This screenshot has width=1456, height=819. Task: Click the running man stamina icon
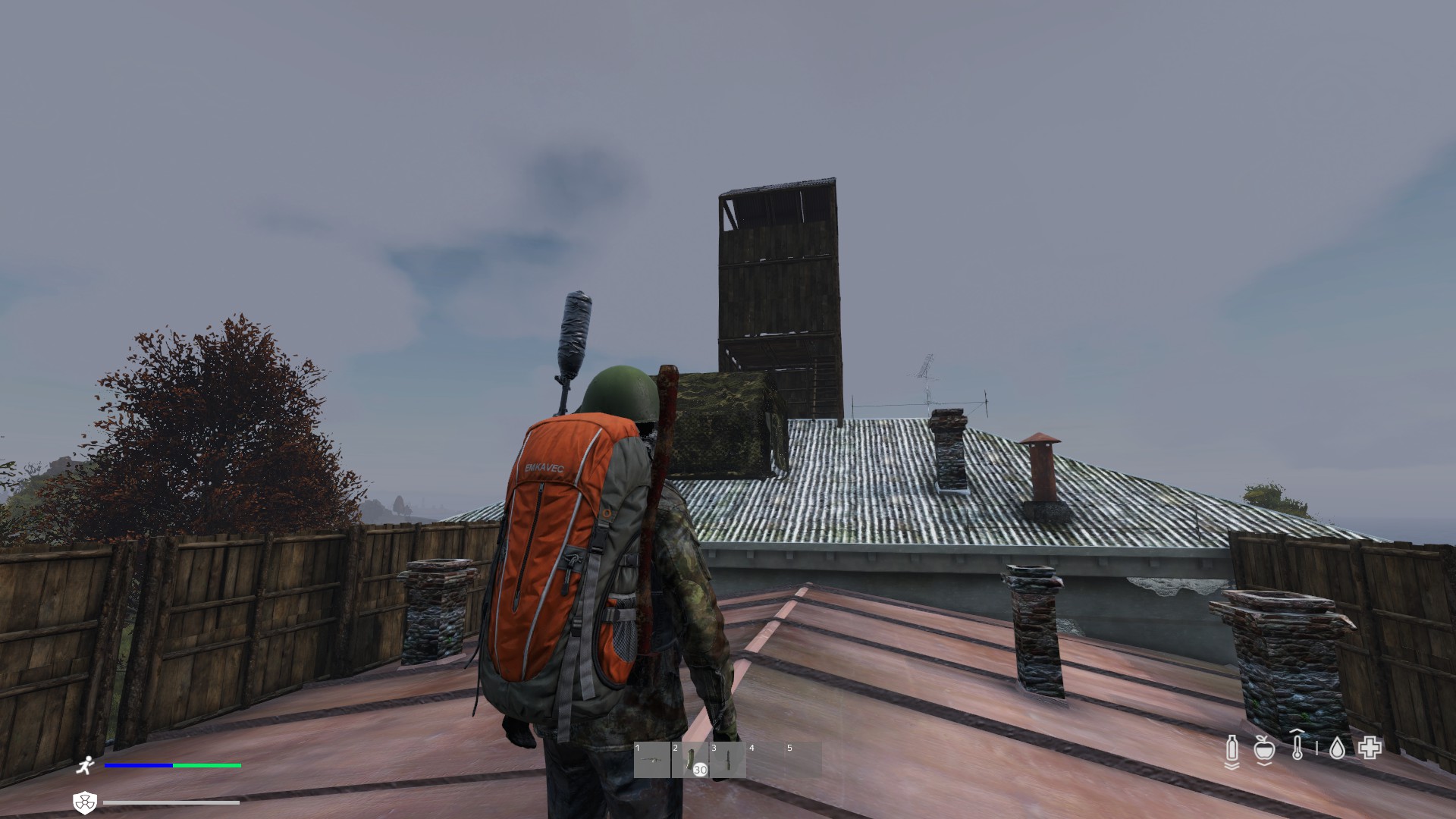85,766
